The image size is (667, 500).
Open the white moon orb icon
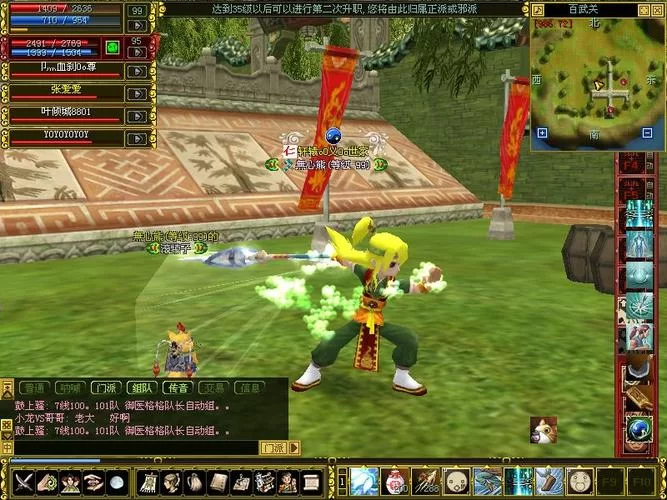click(x=117, y=482)
